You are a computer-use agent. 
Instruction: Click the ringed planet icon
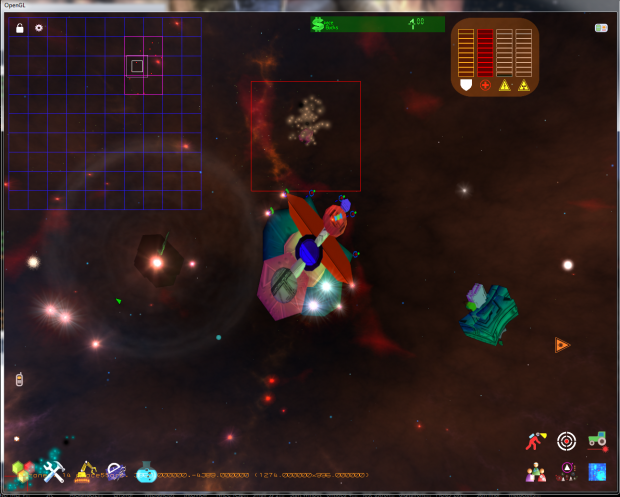point(116,471)
